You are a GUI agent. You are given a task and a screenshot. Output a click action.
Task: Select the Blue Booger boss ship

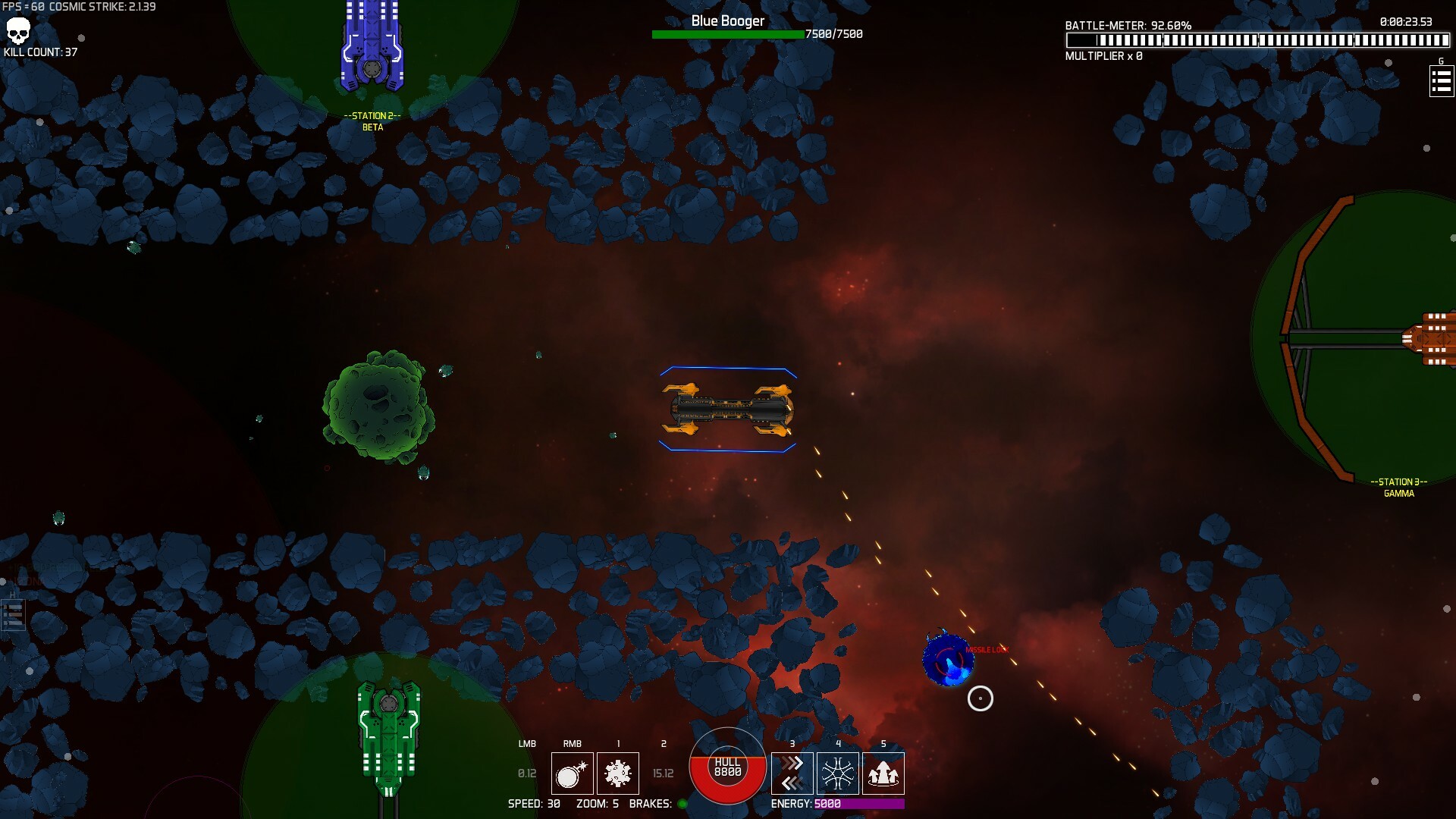(x=728, y=409)
